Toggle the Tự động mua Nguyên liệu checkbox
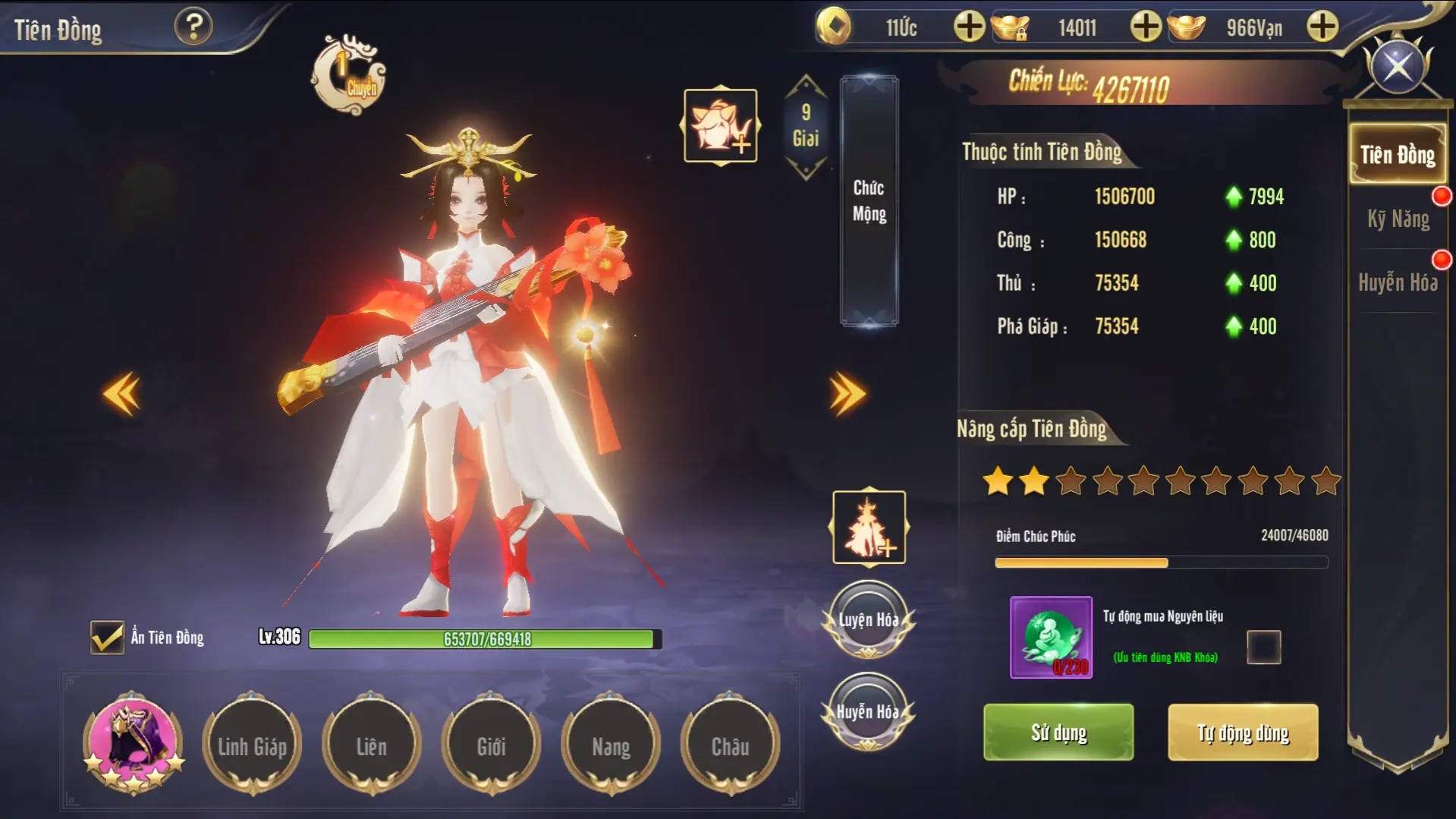 pos(1263,647)
